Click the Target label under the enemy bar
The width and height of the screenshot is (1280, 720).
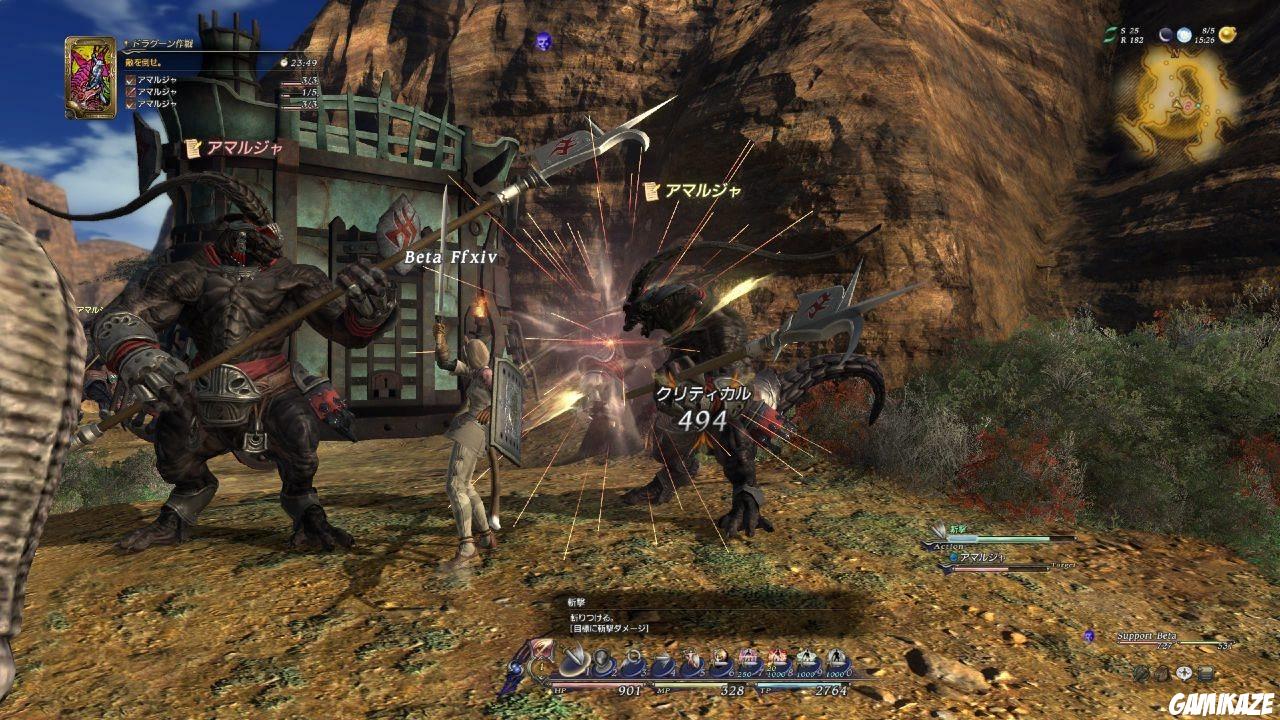tap(1063, 564)
